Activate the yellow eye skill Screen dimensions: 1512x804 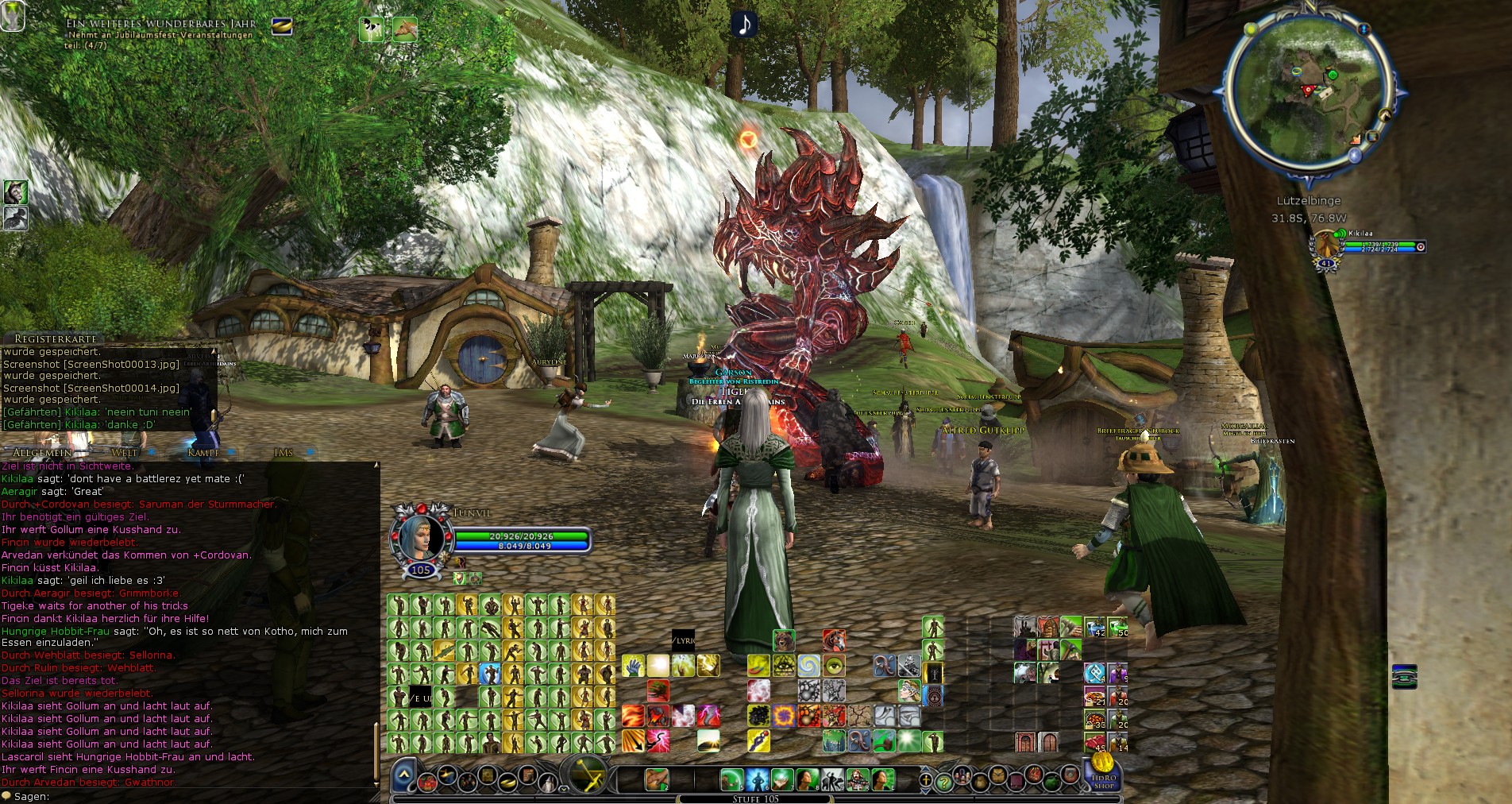[x=834, y=665]
